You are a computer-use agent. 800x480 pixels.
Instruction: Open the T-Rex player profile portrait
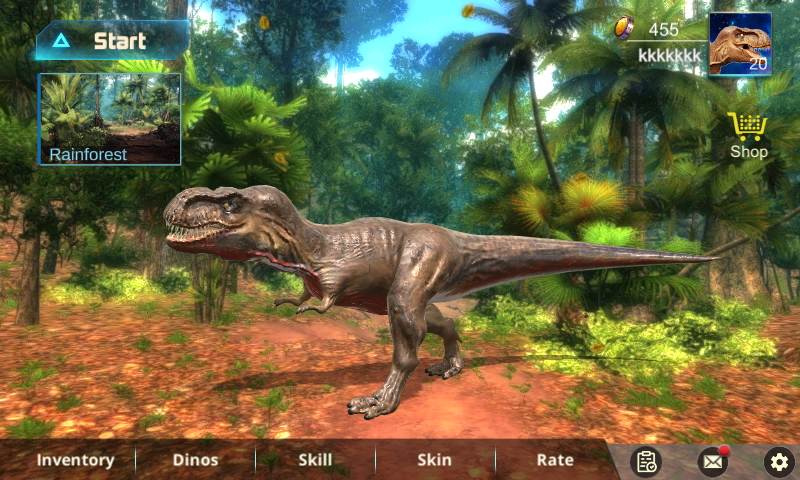740,44
